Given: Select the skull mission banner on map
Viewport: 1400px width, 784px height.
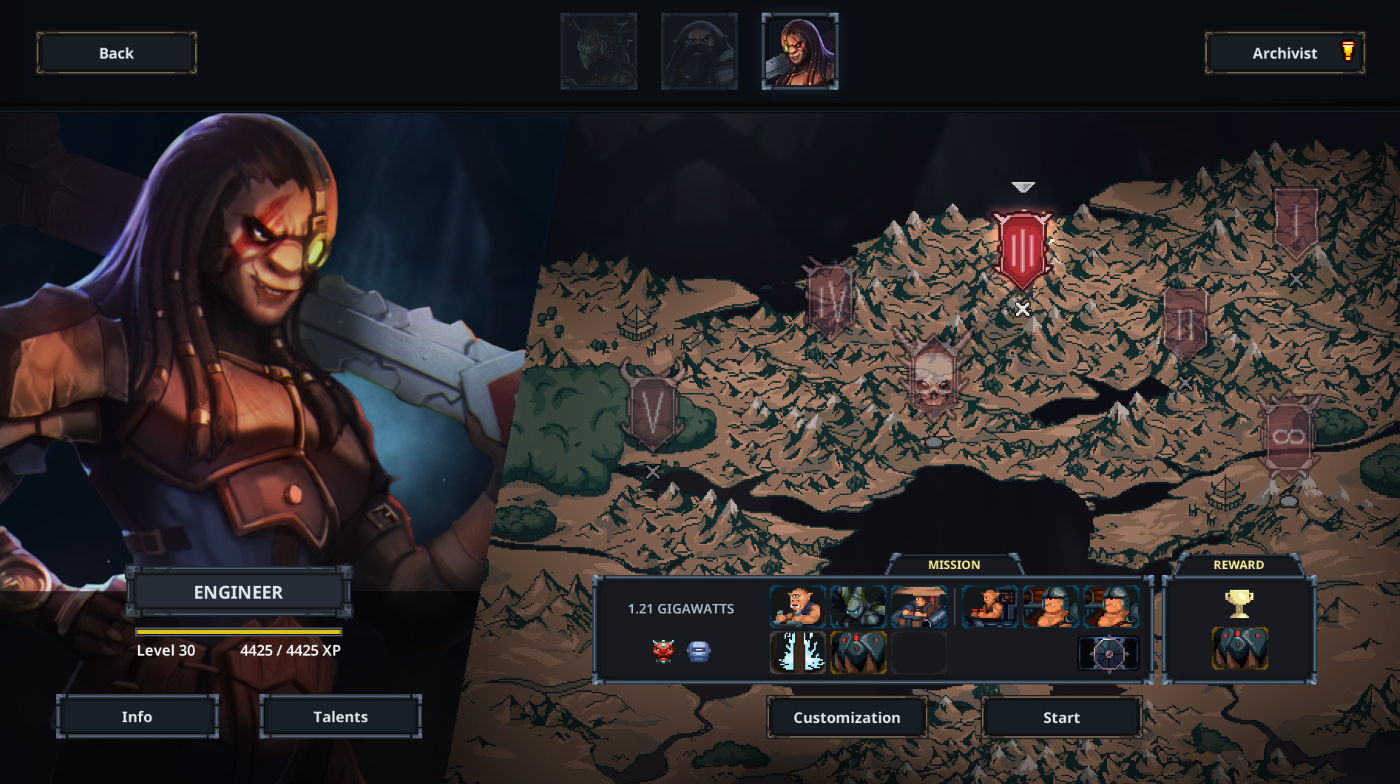Looking at the screenshot, I should [932, 378].
